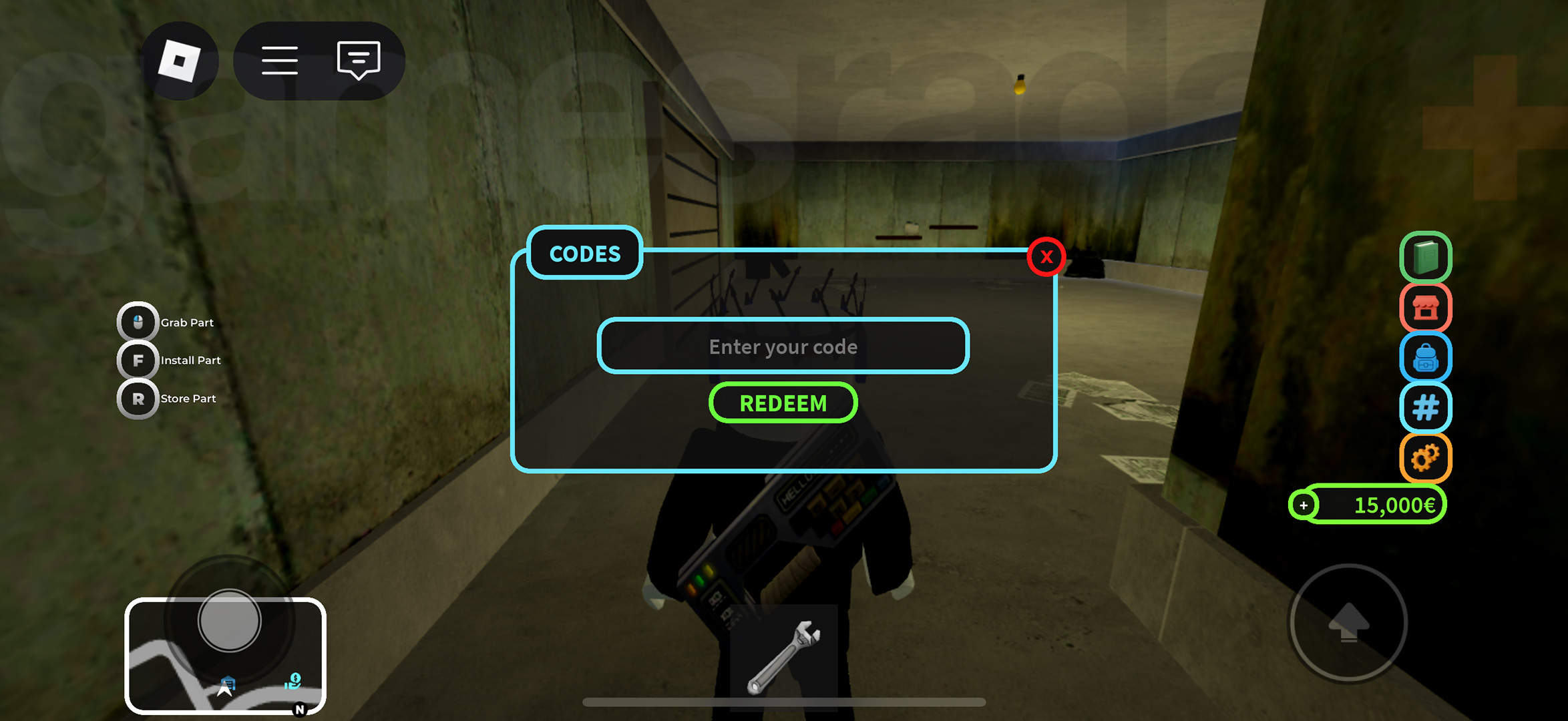The height and width of the screenshot is (721, 1568).
Task: Click the plus beside the currency balance
Action: 1303,505
